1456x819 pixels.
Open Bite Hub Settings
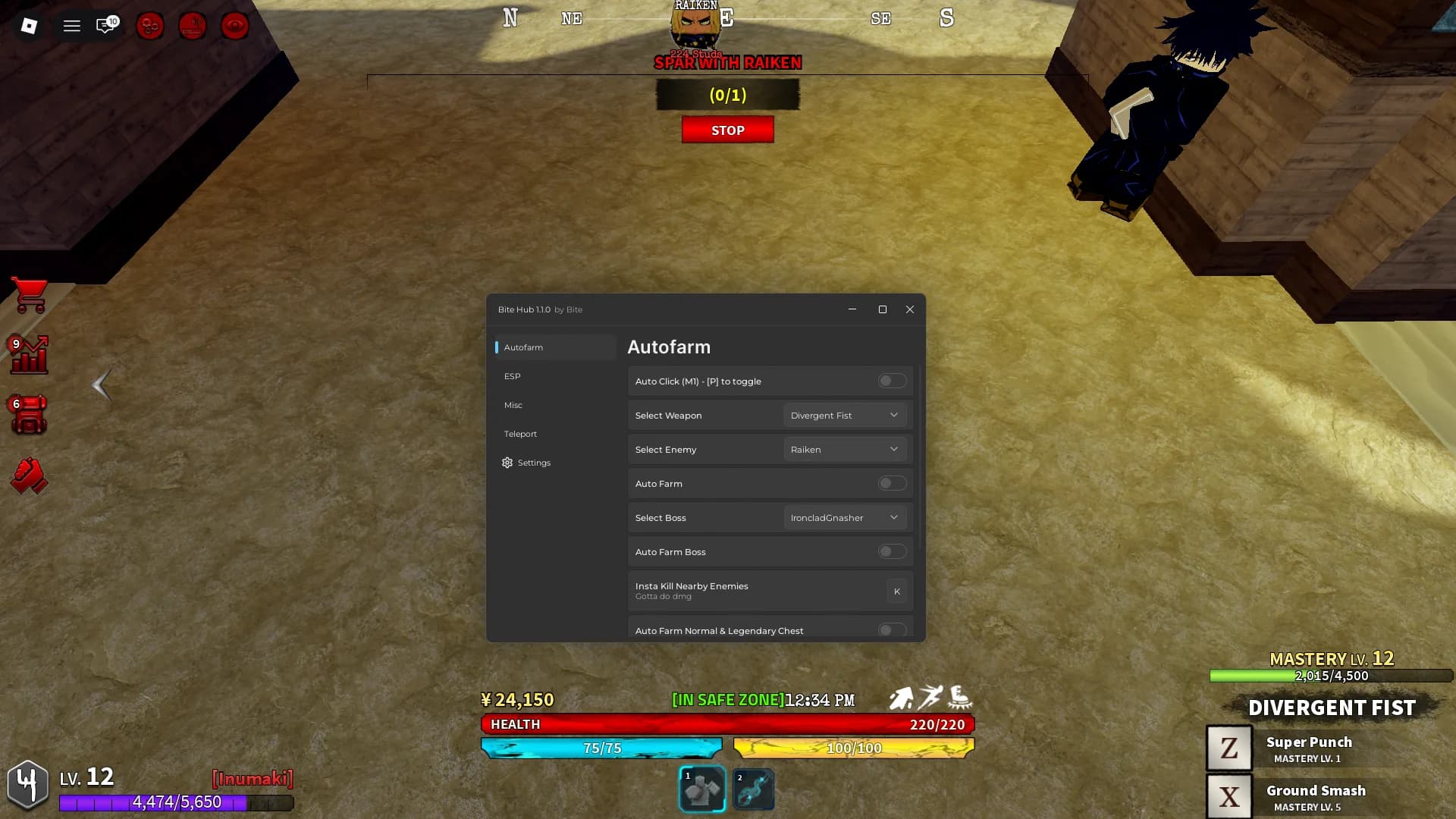[533, 462]
